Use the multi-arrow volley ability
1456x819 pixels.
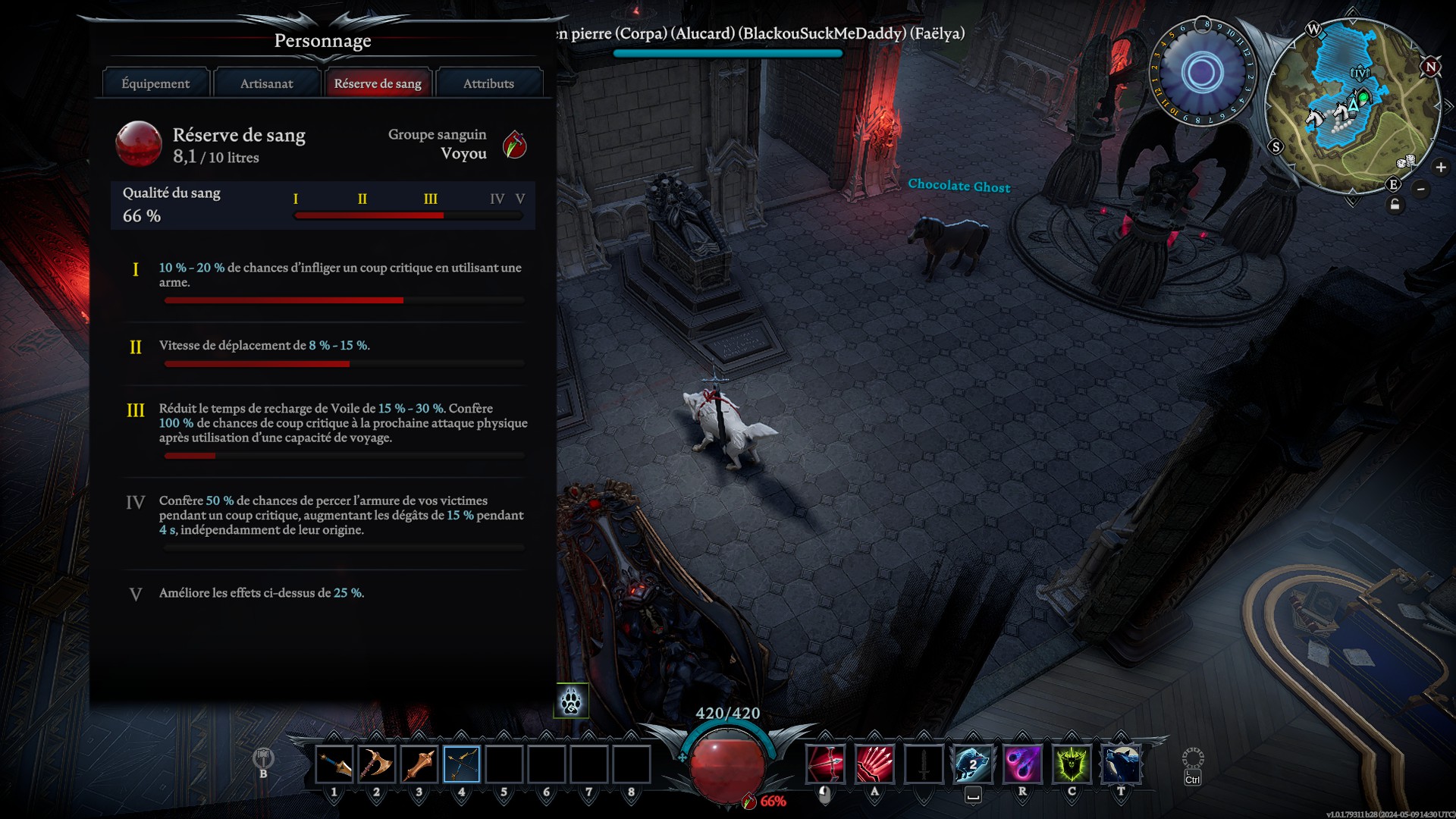coord(874,764)
